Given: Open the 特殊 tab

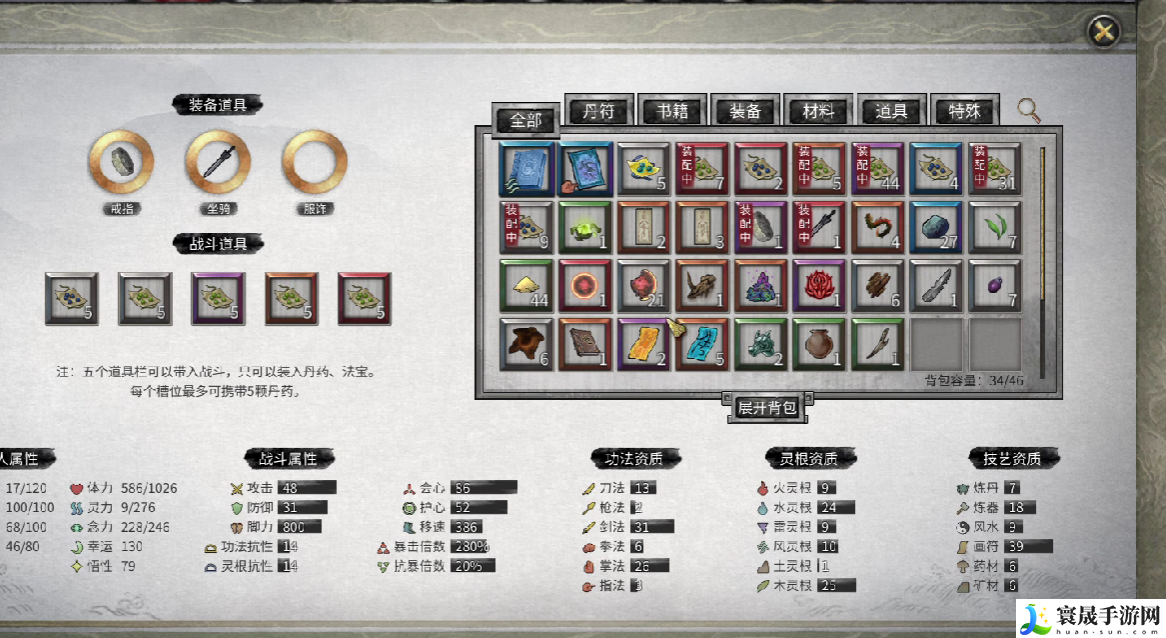Looking at the screenshot, I should point(964,111).
